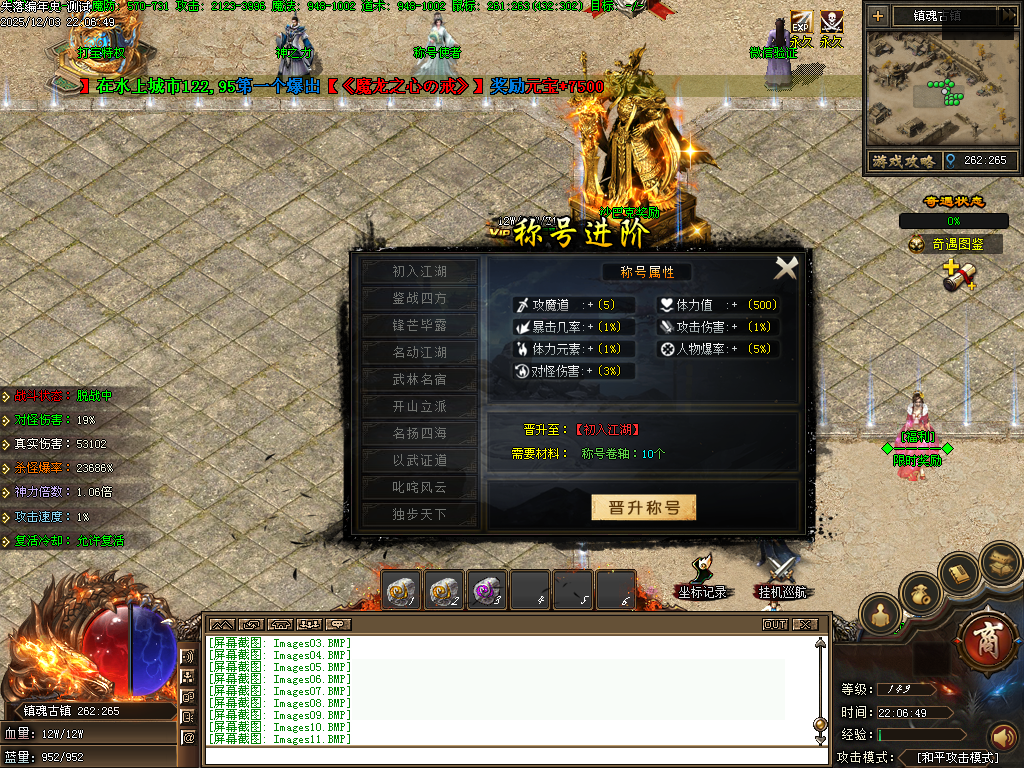
Task: Close the 称号进阶 title panel
Action: point(787,267)
